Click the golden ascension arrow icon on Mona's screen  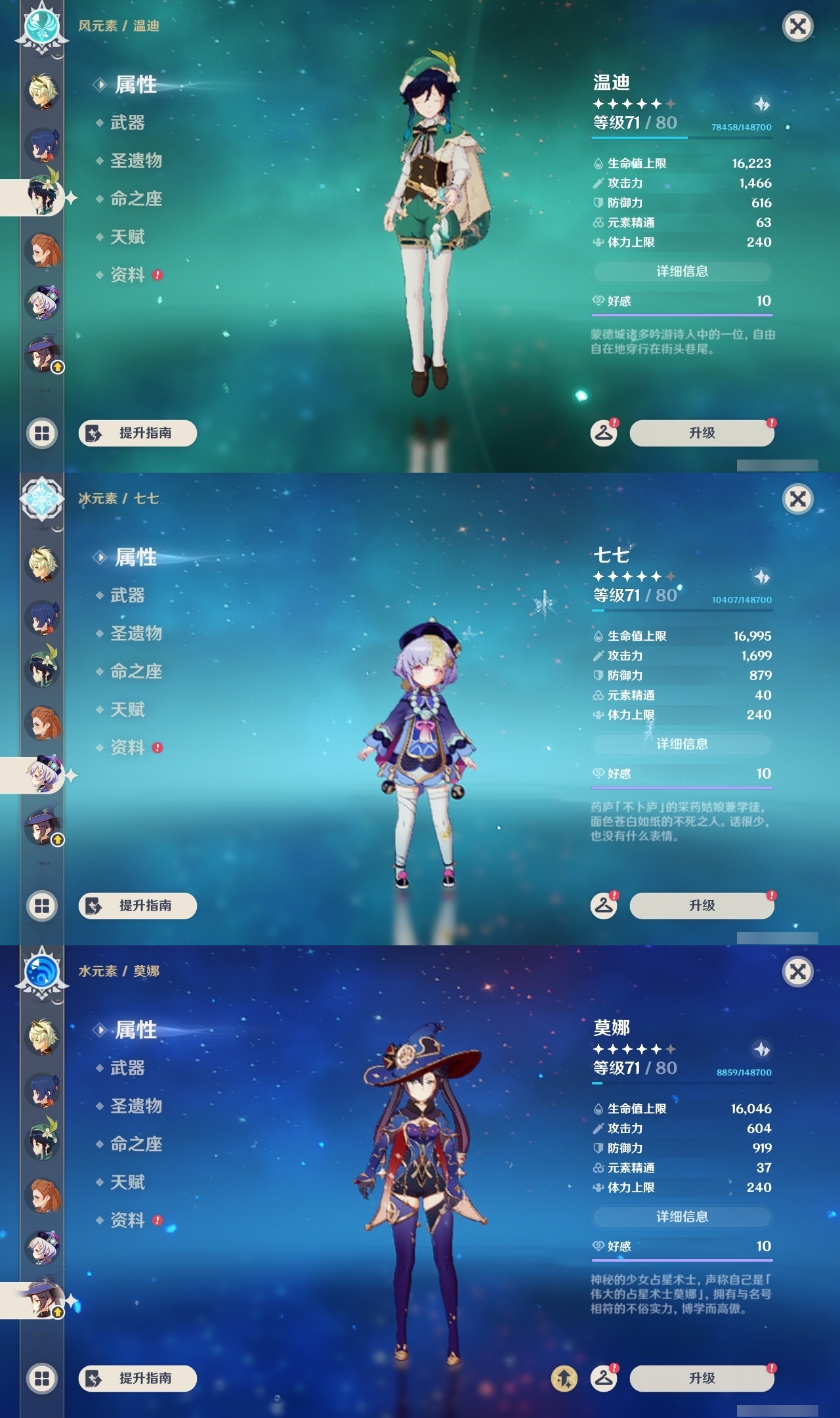click(x=565, y=1377)
